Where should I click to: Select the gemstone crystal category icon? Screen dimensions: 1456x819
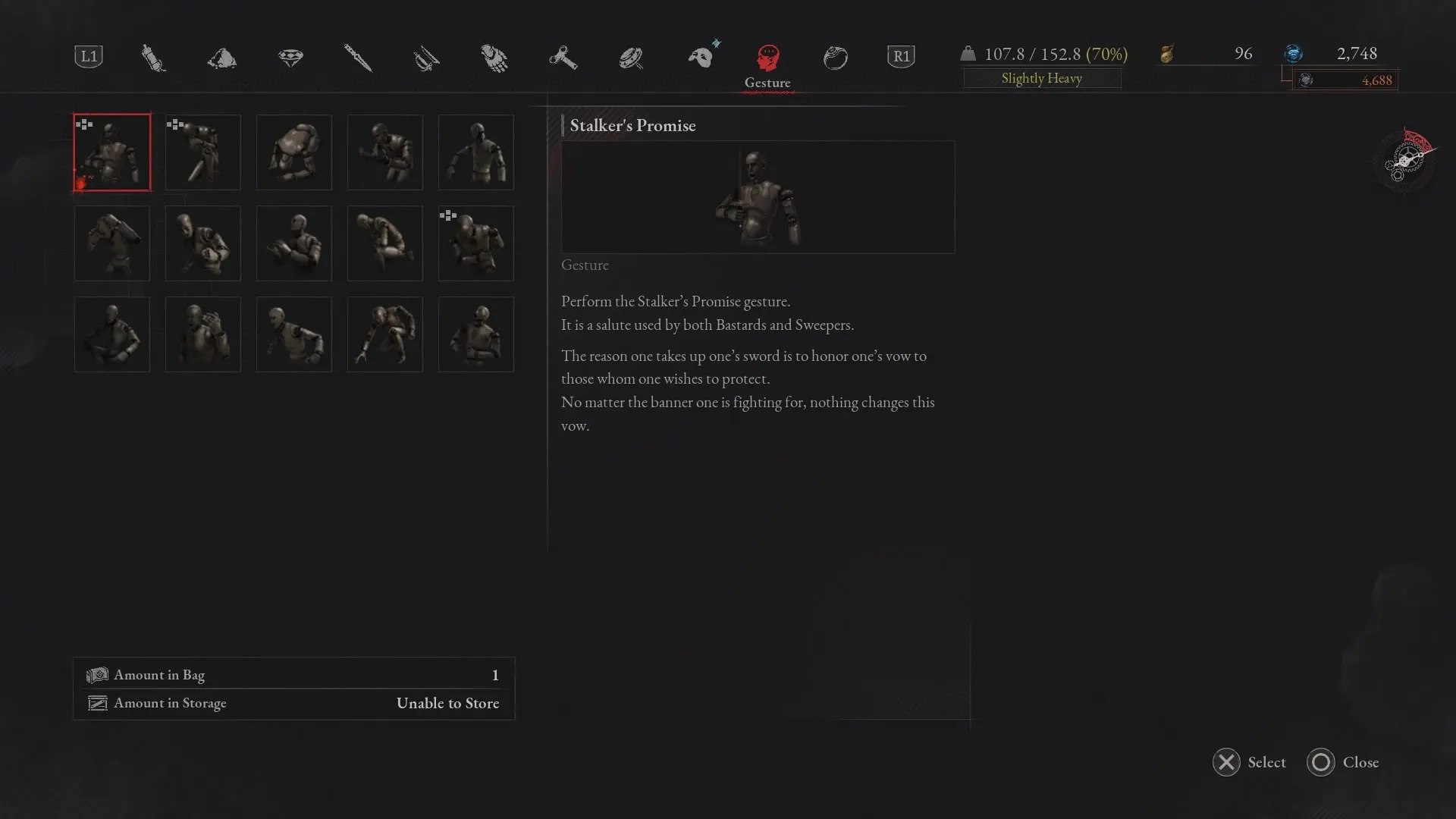[x=292, y=57]
